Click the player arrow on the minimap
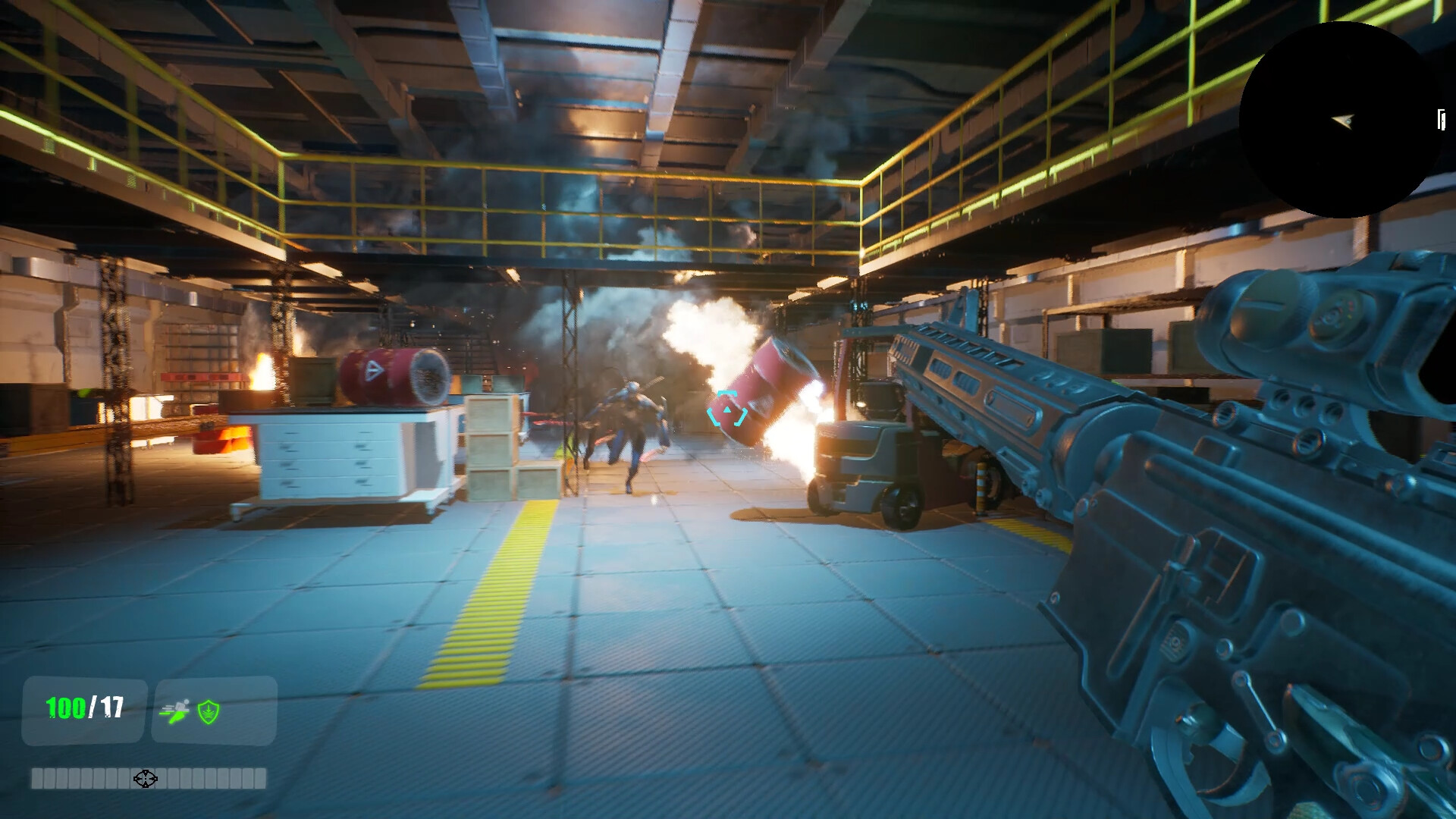The height and width of the screenshot is (819, 1456). 1345,118
